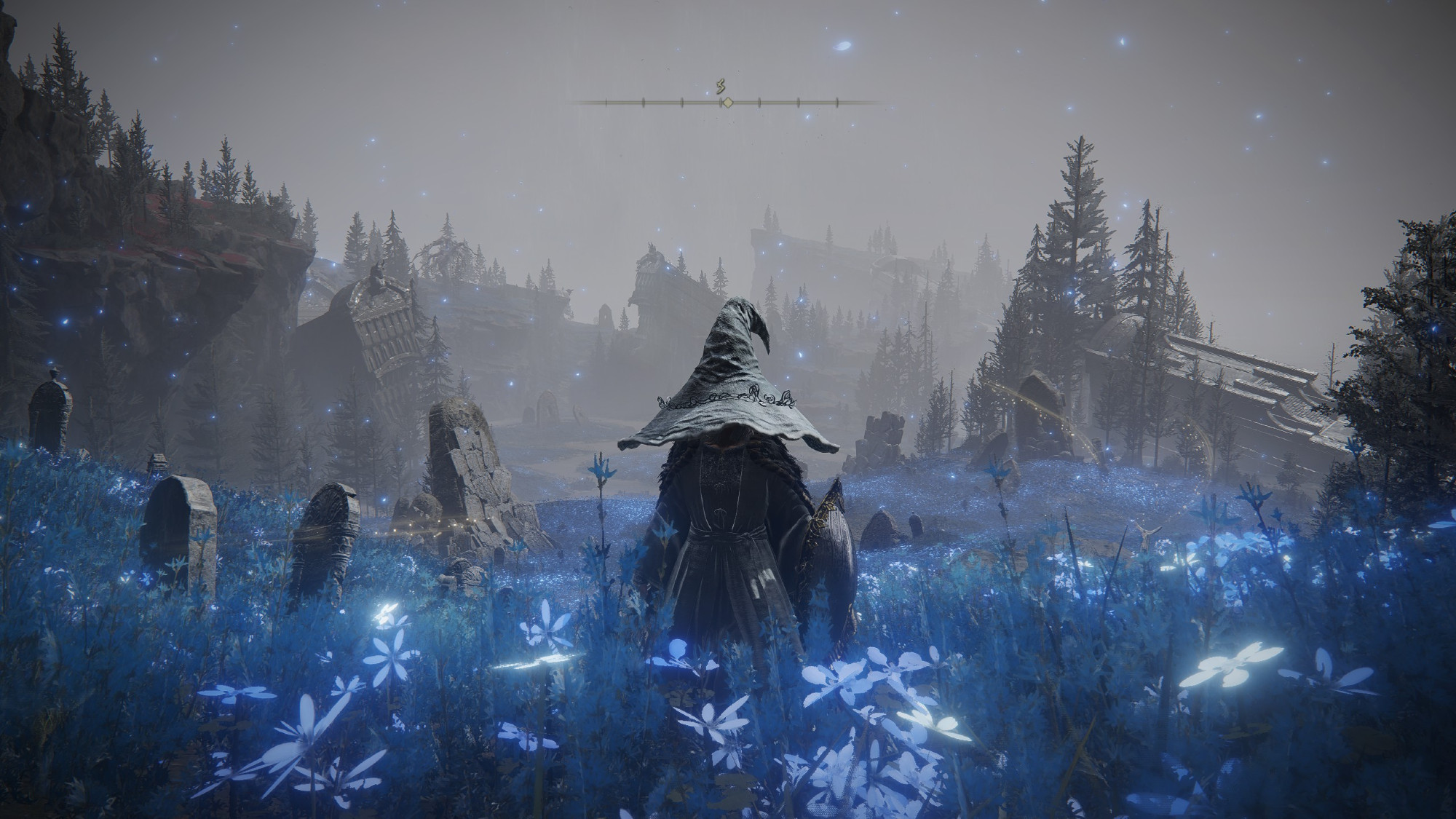Select the golden S marker above the compass
This screenshot has height=819, width=1456.
click(x=721, y=87)
